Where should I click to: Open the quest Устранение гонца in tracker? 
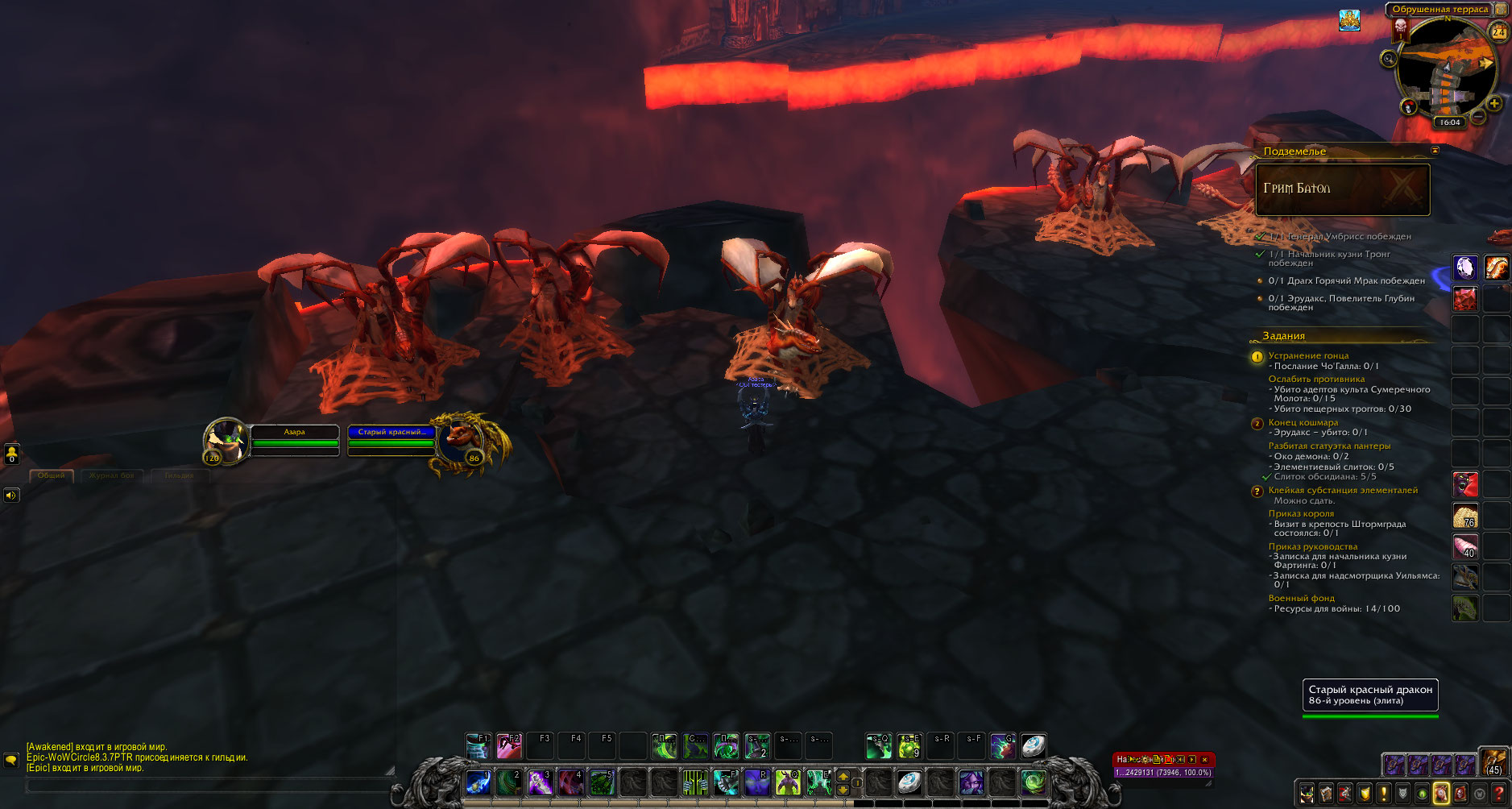coord(1308,355)
